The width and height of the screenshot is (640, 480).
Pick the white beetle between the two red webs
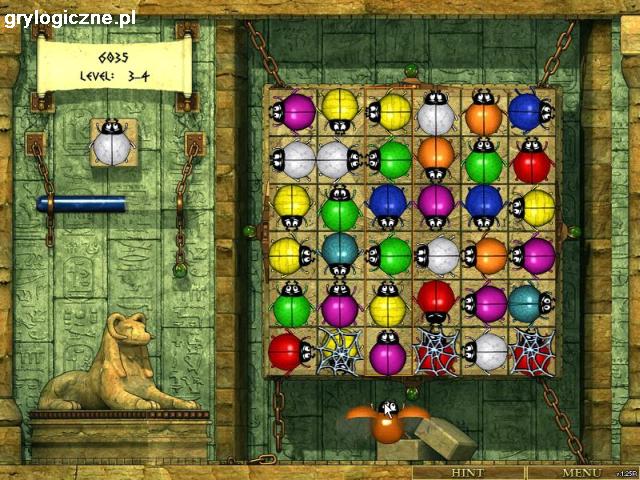[x=485, y=351]
